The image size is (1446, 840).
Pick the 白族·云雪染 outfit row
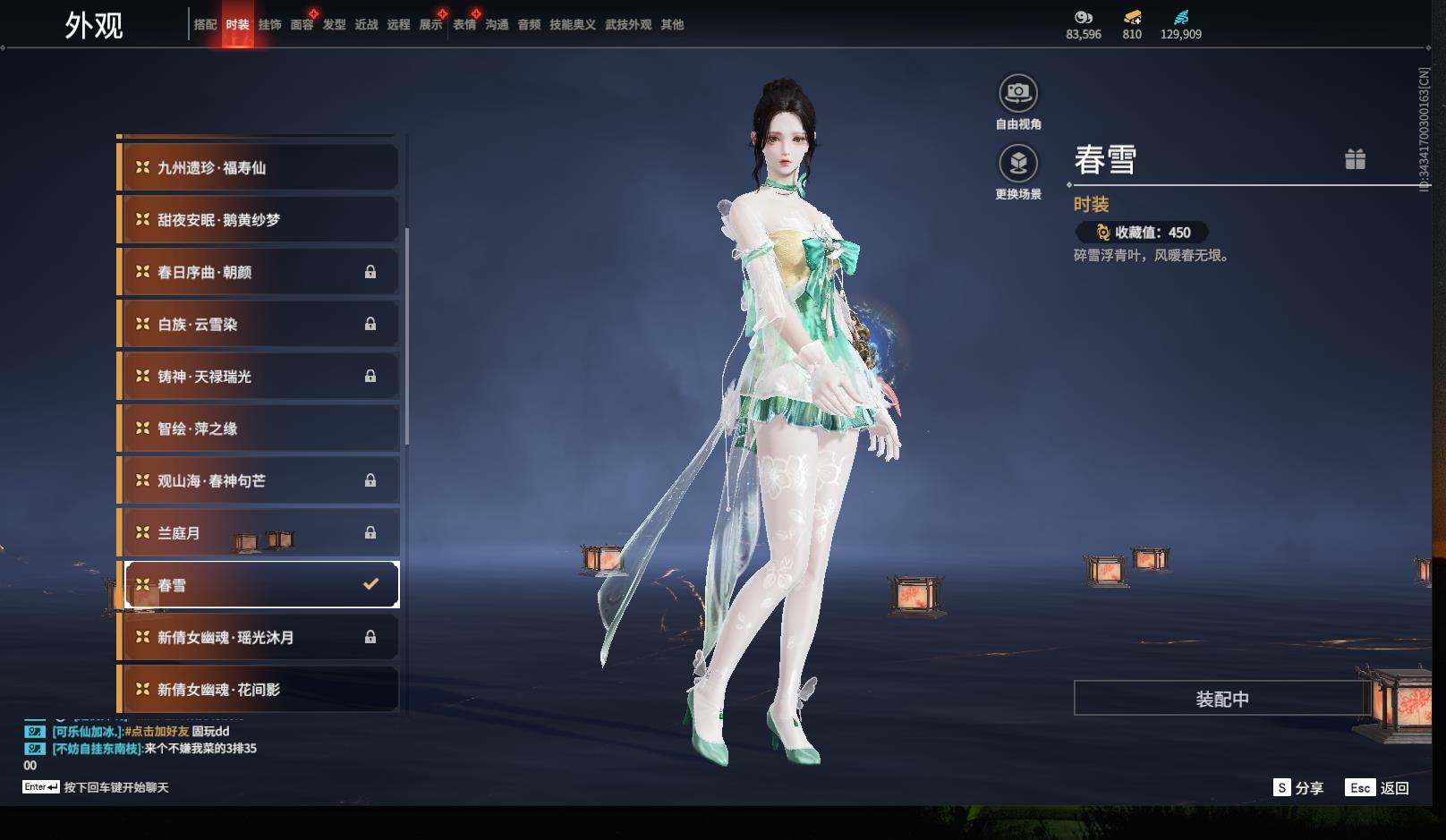258,325
